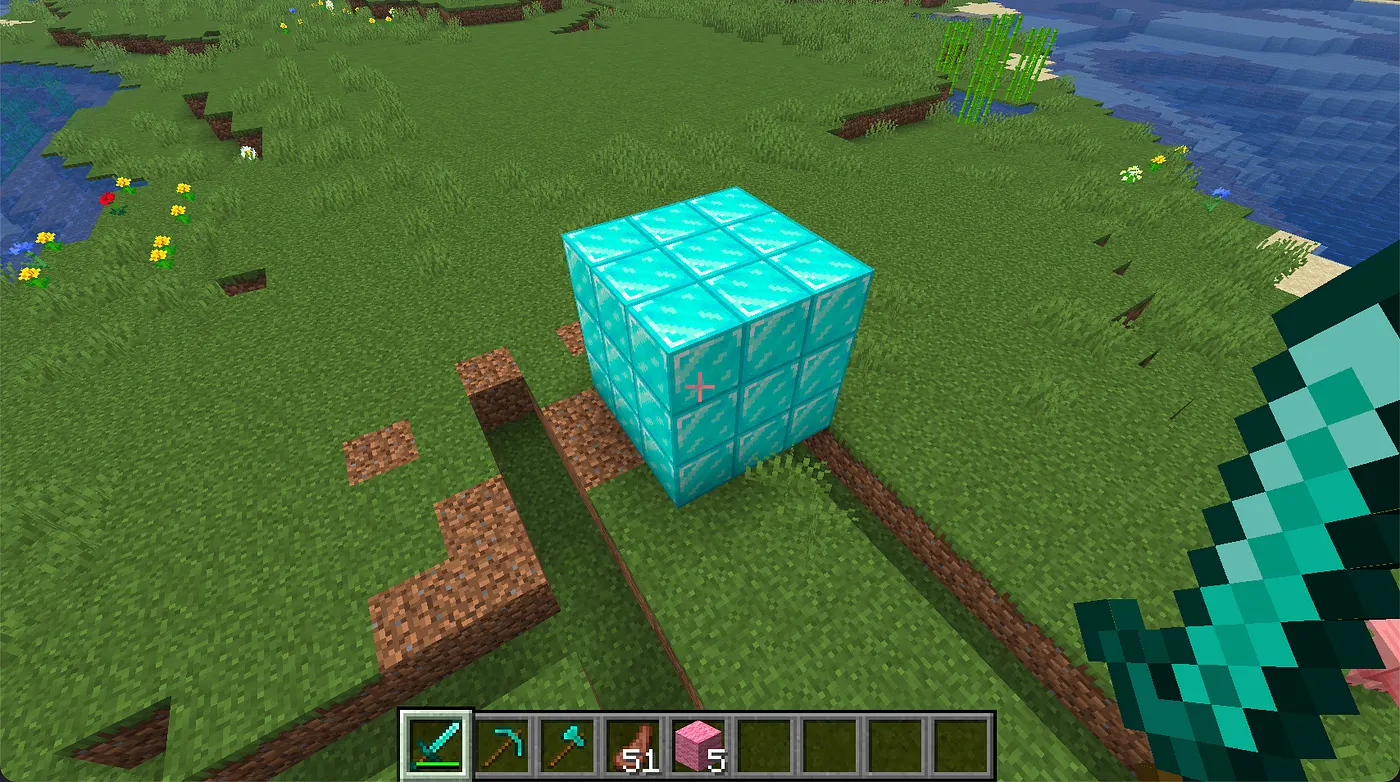Choose the diamond pickaxe in the hotbar
This screenshot has width=1400, height=782.
coord(503,745)
